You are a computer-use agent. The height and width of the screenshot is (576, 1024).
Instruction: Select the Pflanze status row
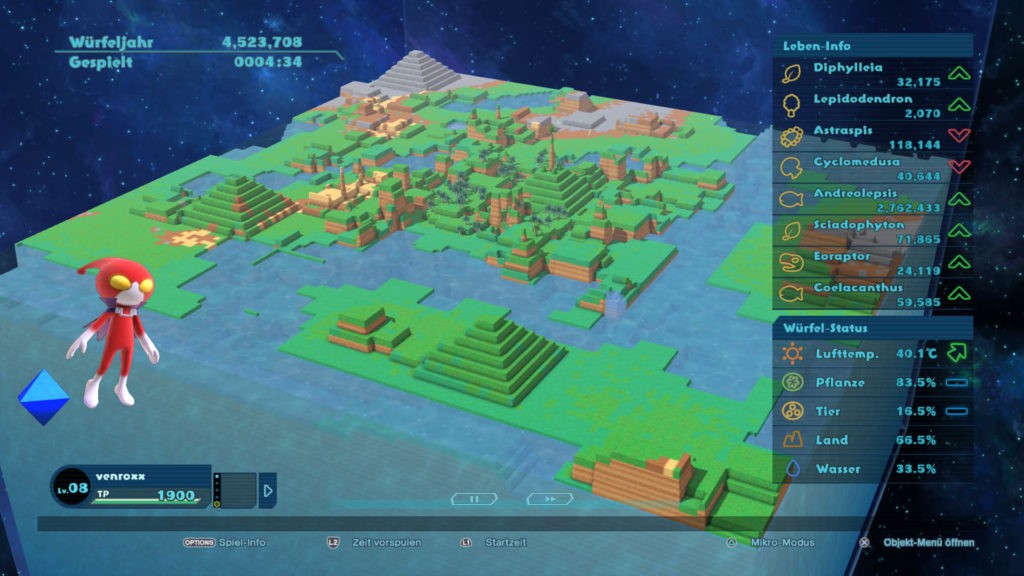coord(872,382)
